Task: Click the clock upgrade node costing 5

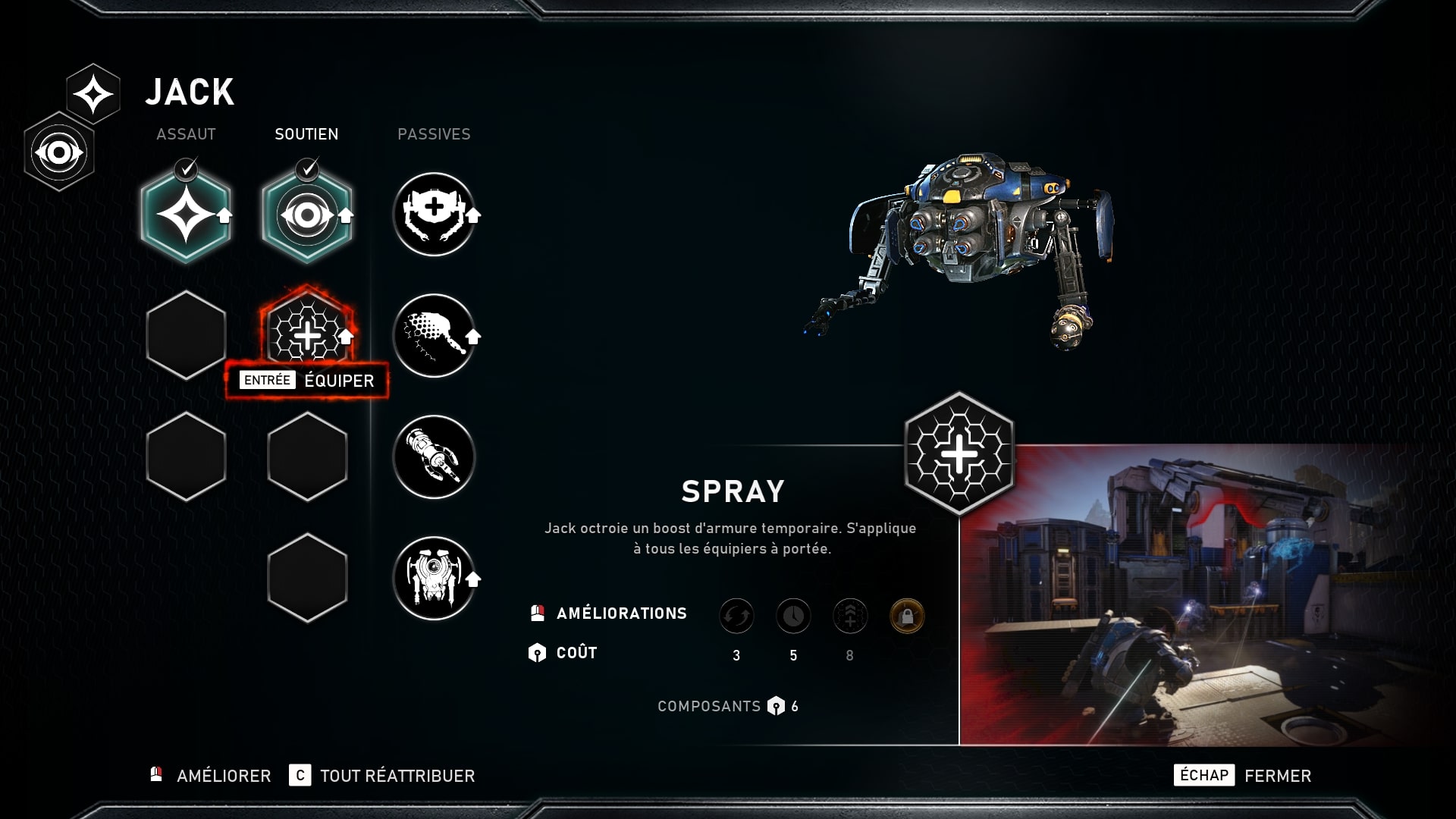Action: (x=793, y=616)
